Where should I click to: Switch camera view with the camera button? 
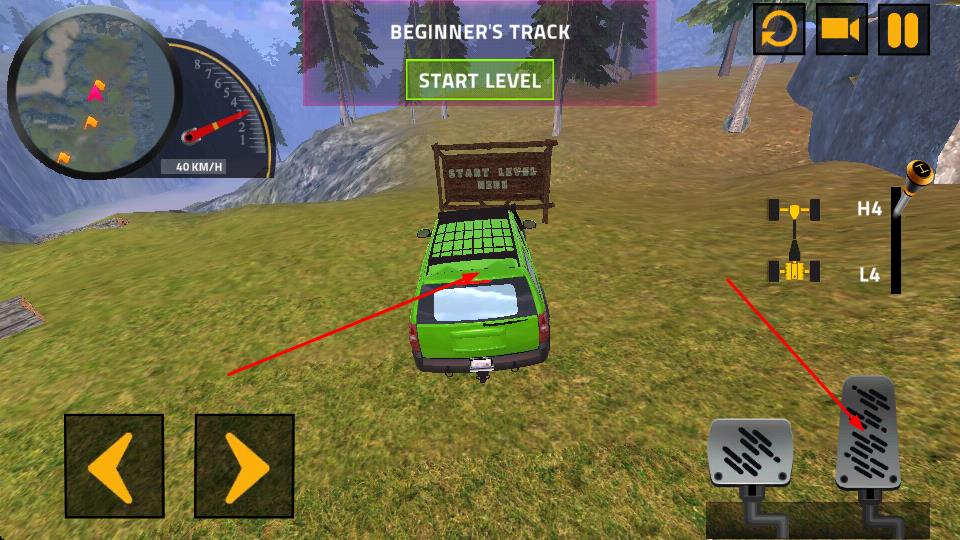coord(842,30)
